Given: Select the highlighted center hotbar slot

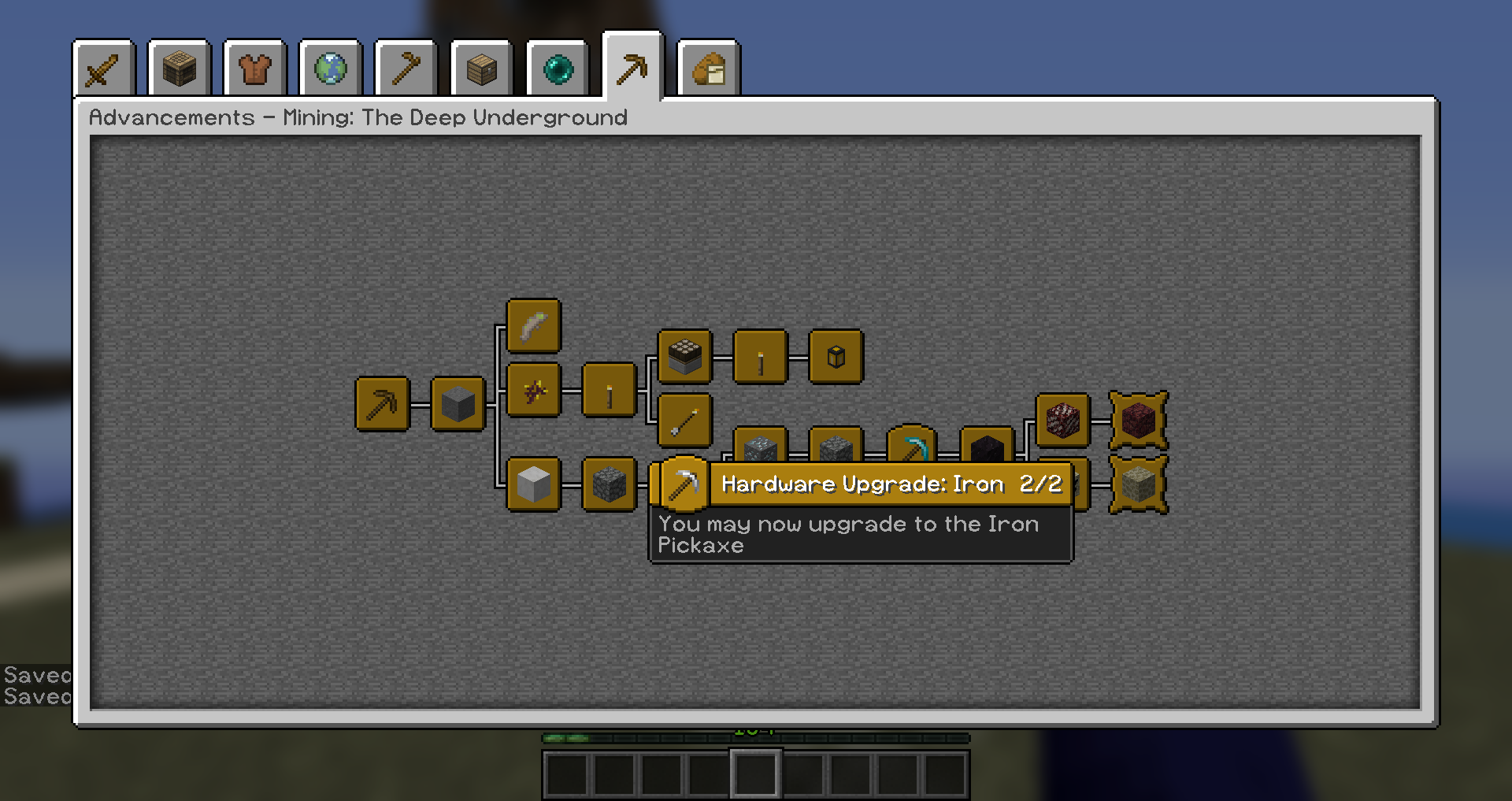Looking at the screenshot, I should tap(757, 774).
